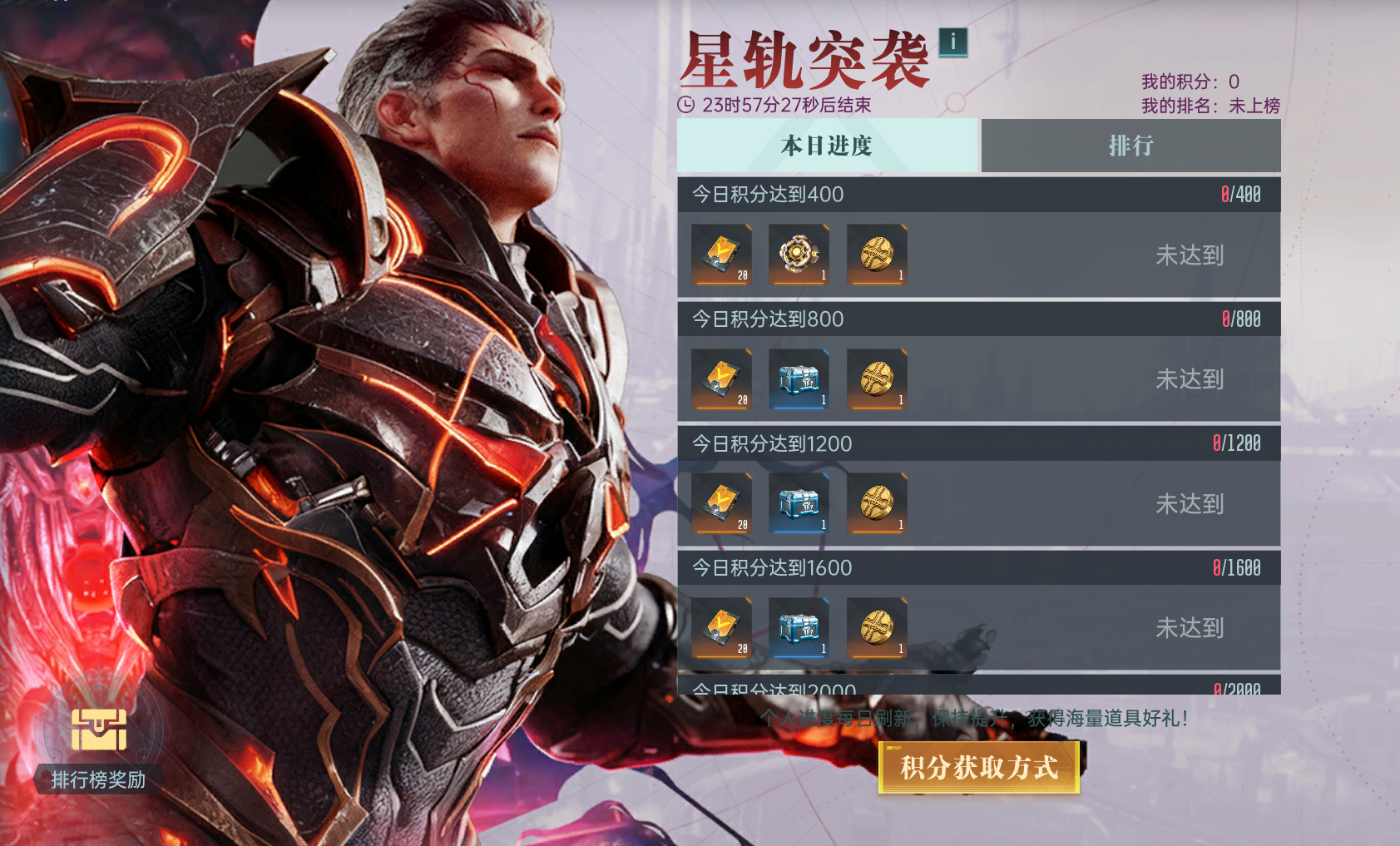Select the 本日进度 daily progress tab

pyautogui.click(x=827, y=146)
